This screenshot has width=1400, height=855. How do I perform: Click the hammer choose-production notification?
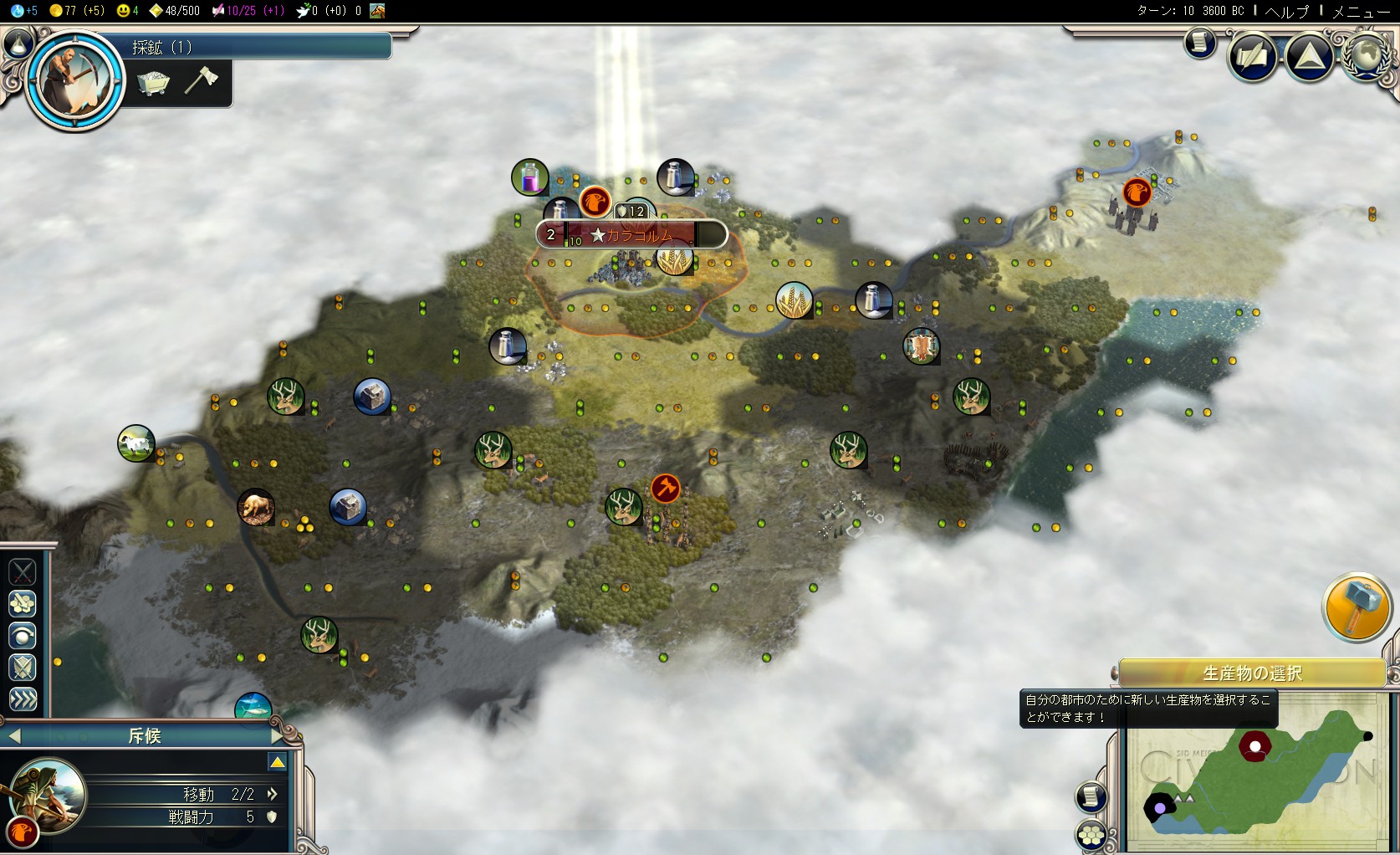[1357, 608]
